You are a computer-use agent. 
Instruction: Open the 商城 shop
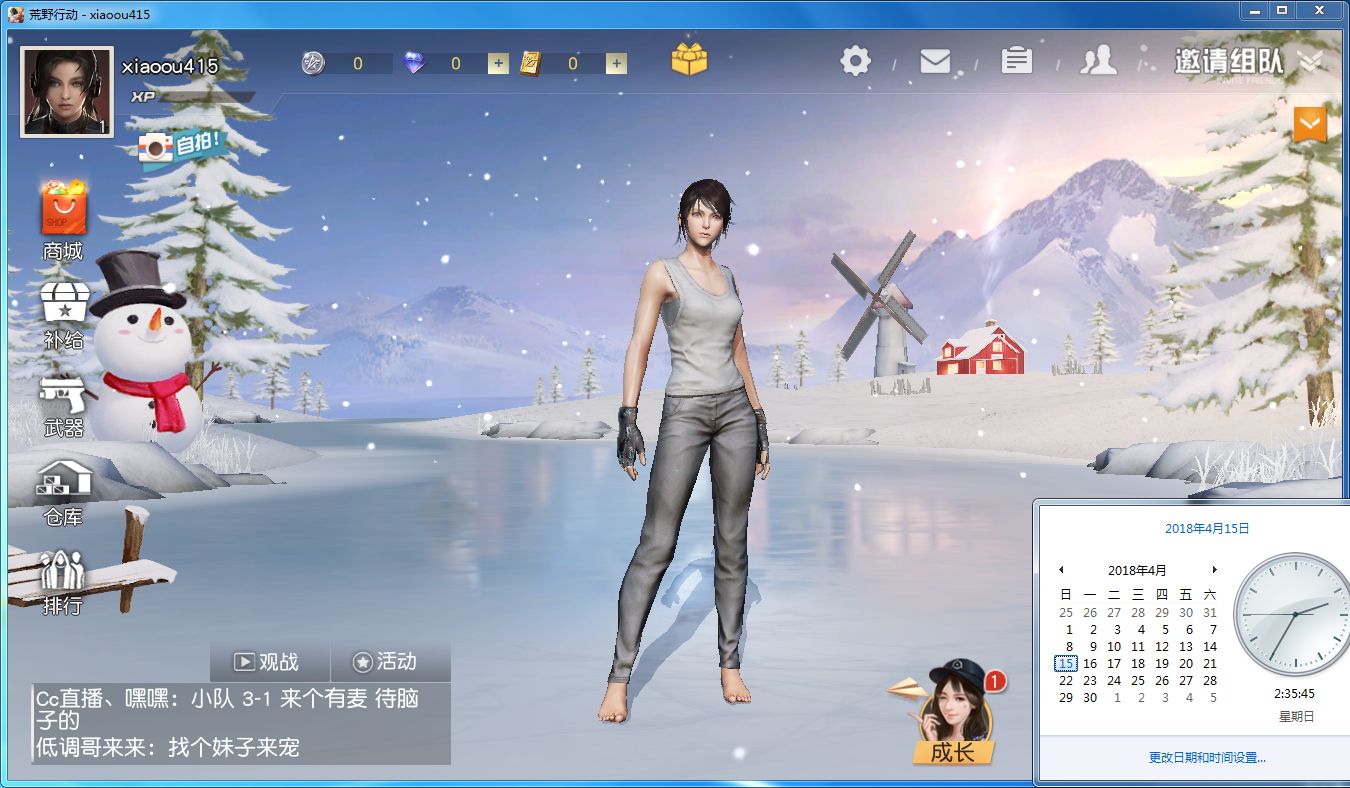(63, 221)
